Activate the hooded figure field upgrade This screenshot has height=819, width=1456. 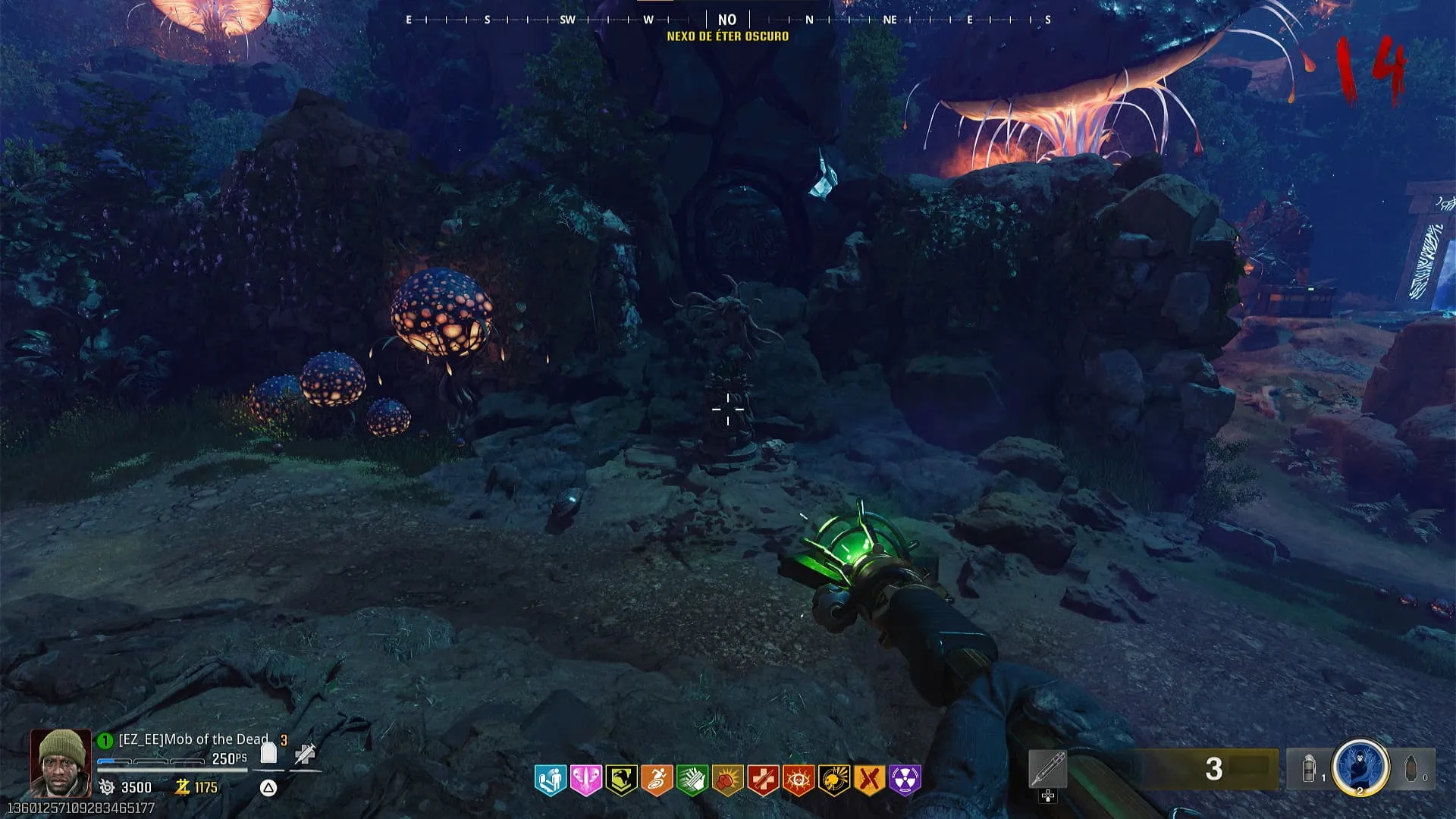click(x=1360, y=768)
